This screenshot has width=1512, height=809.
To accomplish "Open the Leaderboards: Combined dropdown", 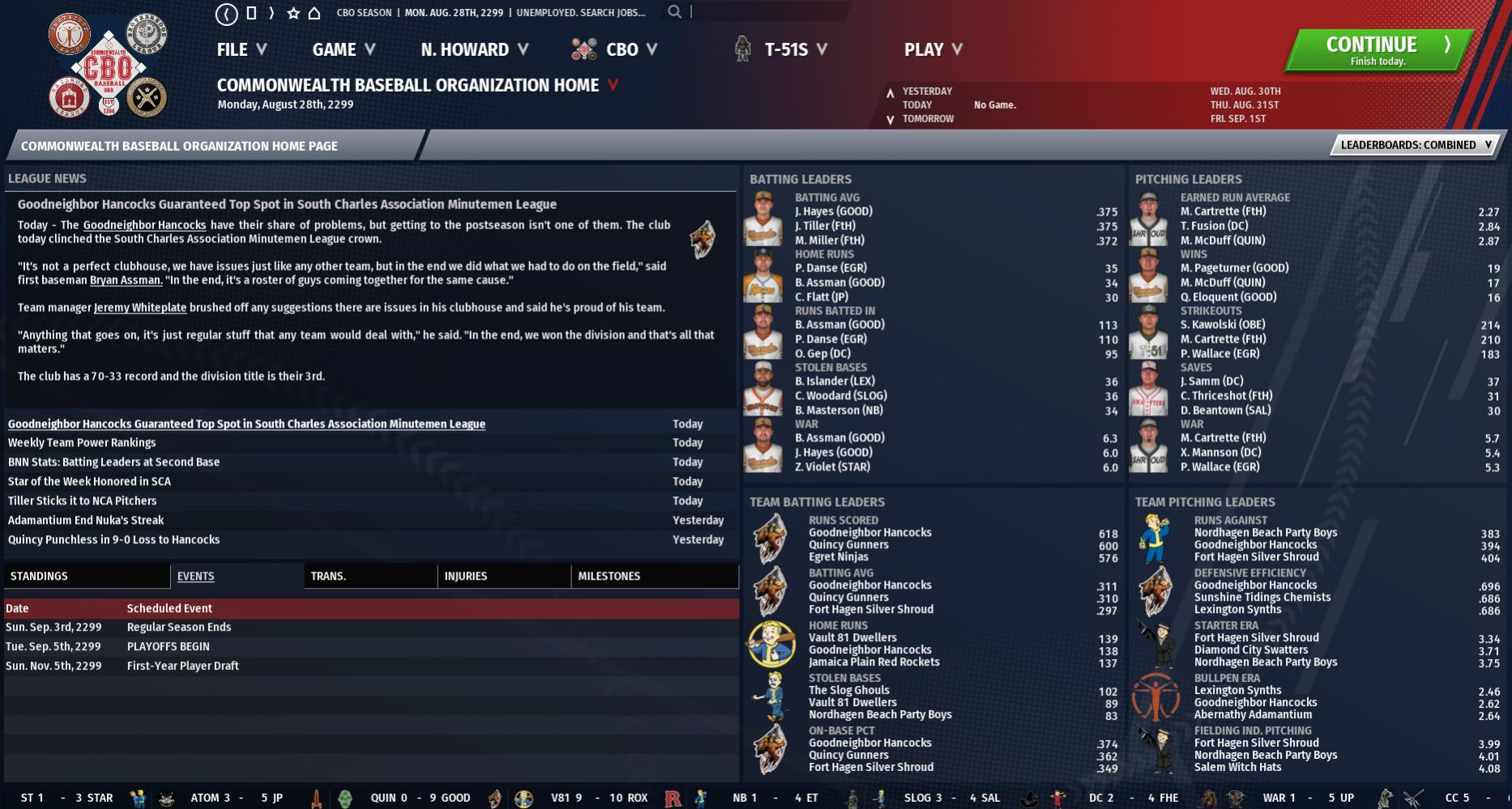I will (x=1415, y=145).
